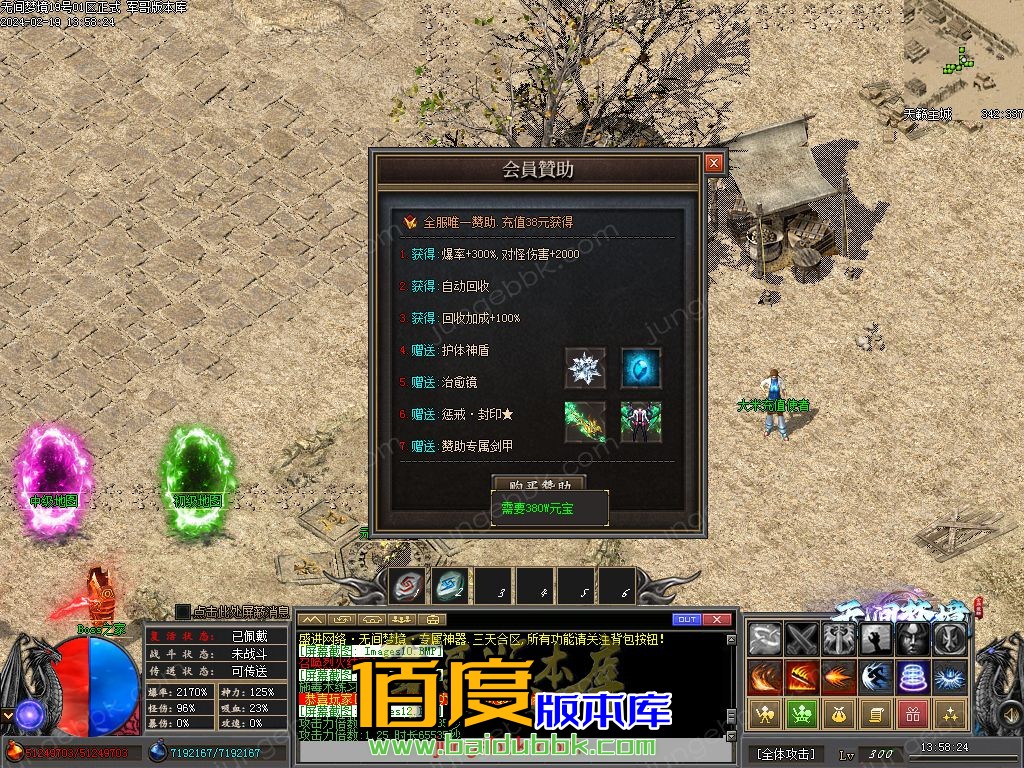Viewport: 1024px width, 768px height.
Task: Activate the blue ring barrier skill
Action: [x=911, y=677]
